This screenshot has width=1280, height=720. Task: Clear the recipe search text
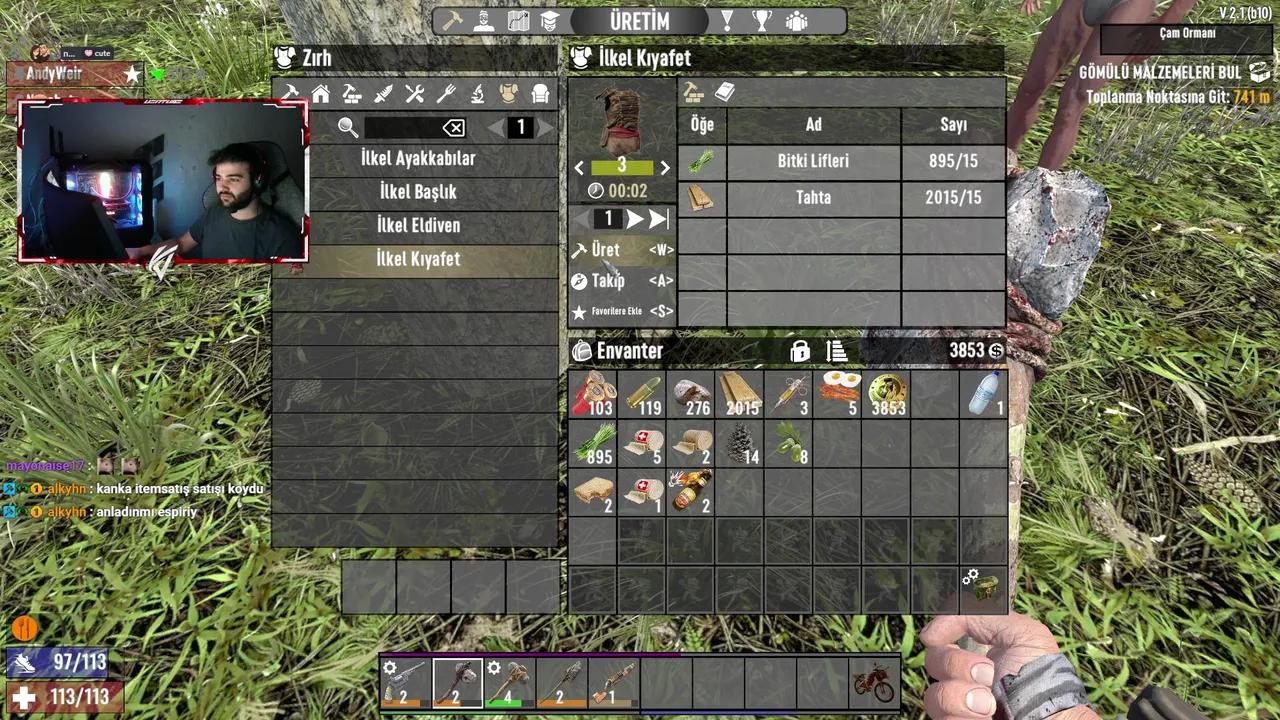click(x=454, y=127)
